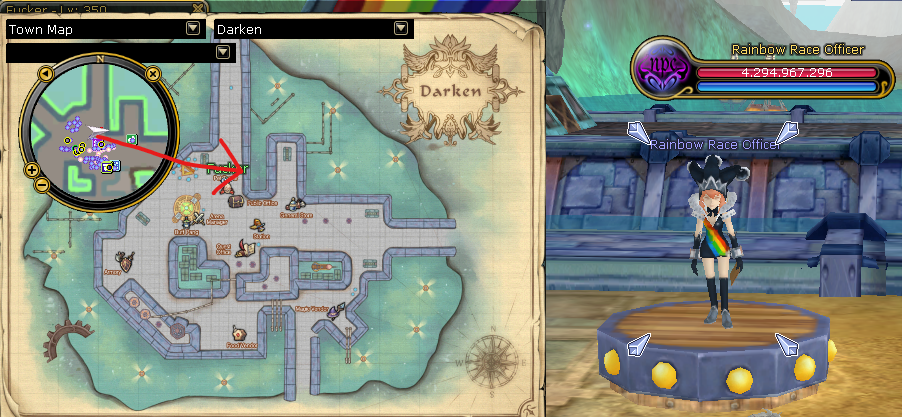902x417 pixels.
Task: Open the Town Map type dropdown
Action: pos(191,29)
